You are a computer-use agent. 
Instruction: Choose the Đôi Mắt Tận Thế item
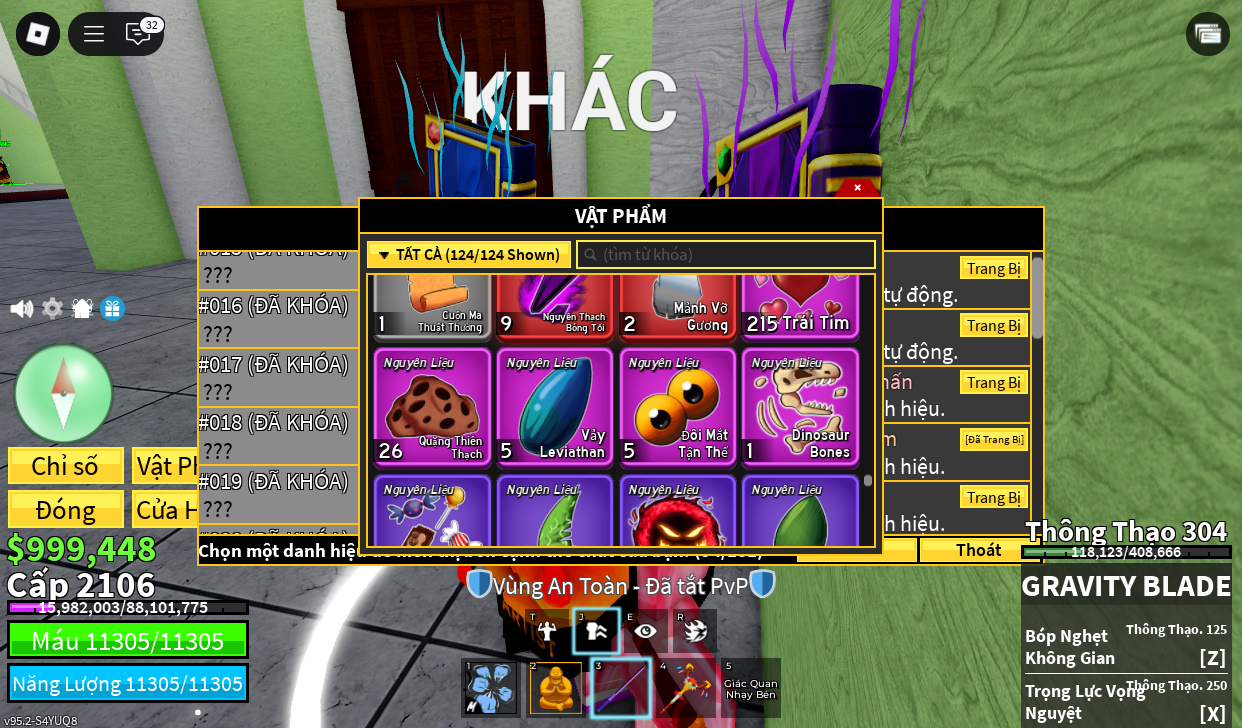(x=677, y=406)
